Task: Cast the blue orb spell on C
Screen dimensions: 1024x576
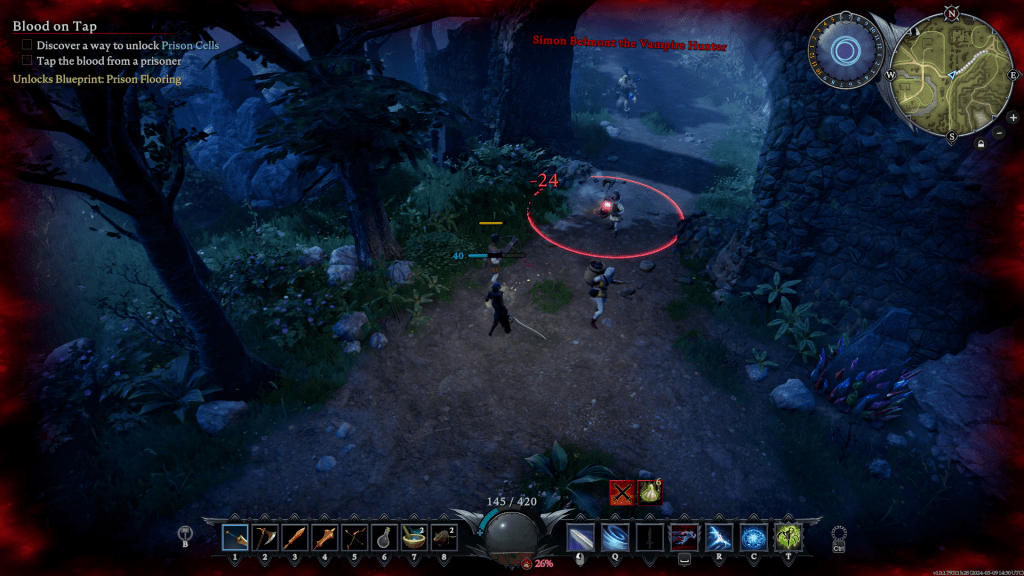Action: (x=754, y=537)
